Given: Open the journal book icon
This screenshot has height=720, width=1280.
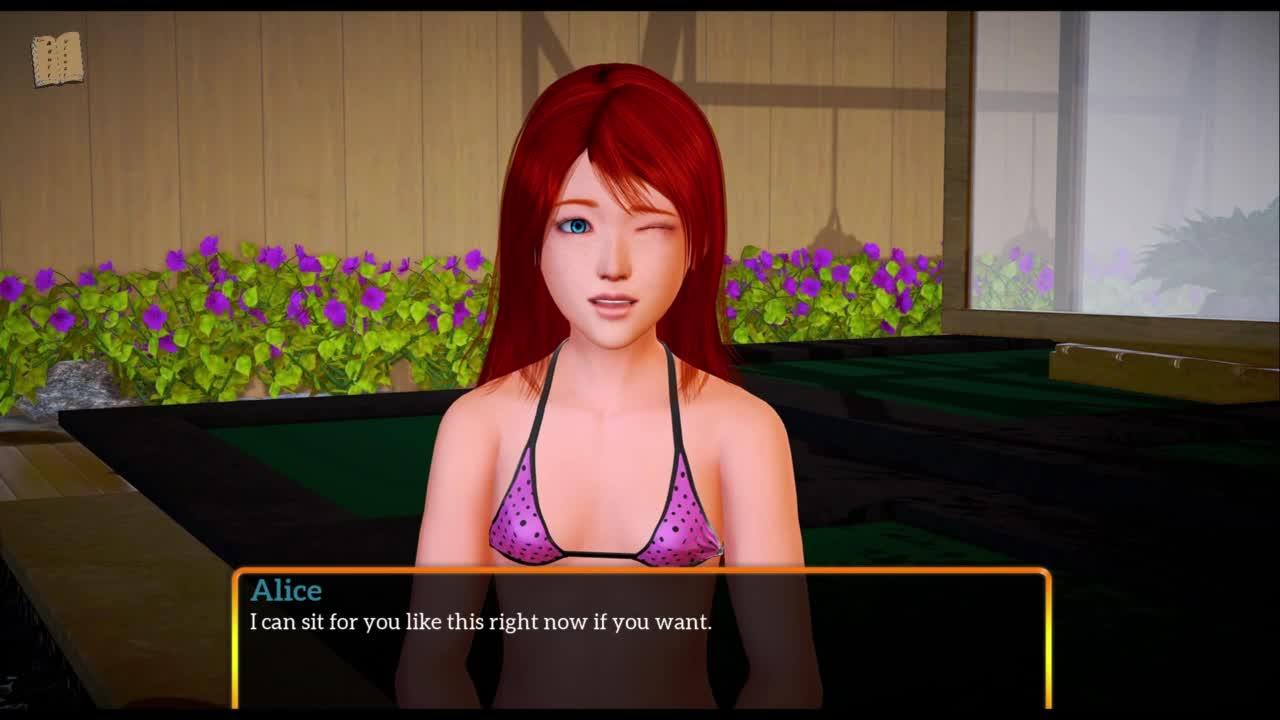Looking at the screenshot, I should 57,60.
